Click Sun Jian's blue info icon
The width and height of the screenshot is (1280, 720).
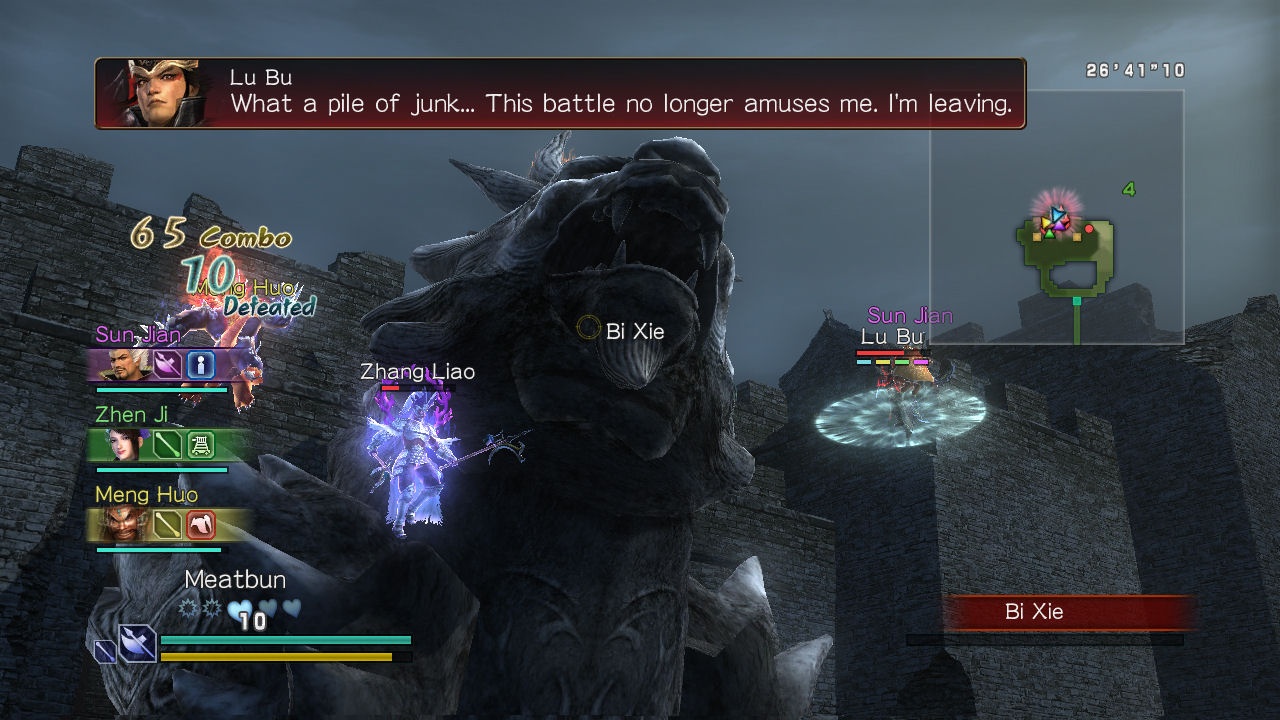pyautogui.click(x=201, y=364)
